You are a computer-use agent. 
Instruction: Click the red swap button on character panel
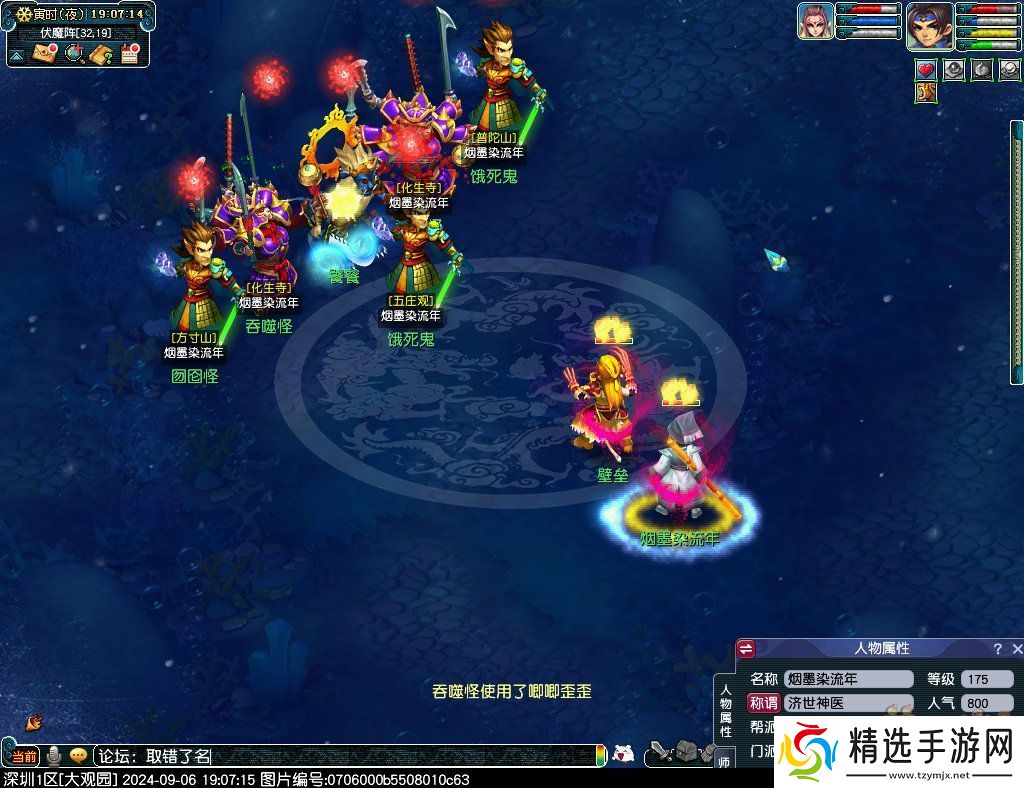(747, 650)
